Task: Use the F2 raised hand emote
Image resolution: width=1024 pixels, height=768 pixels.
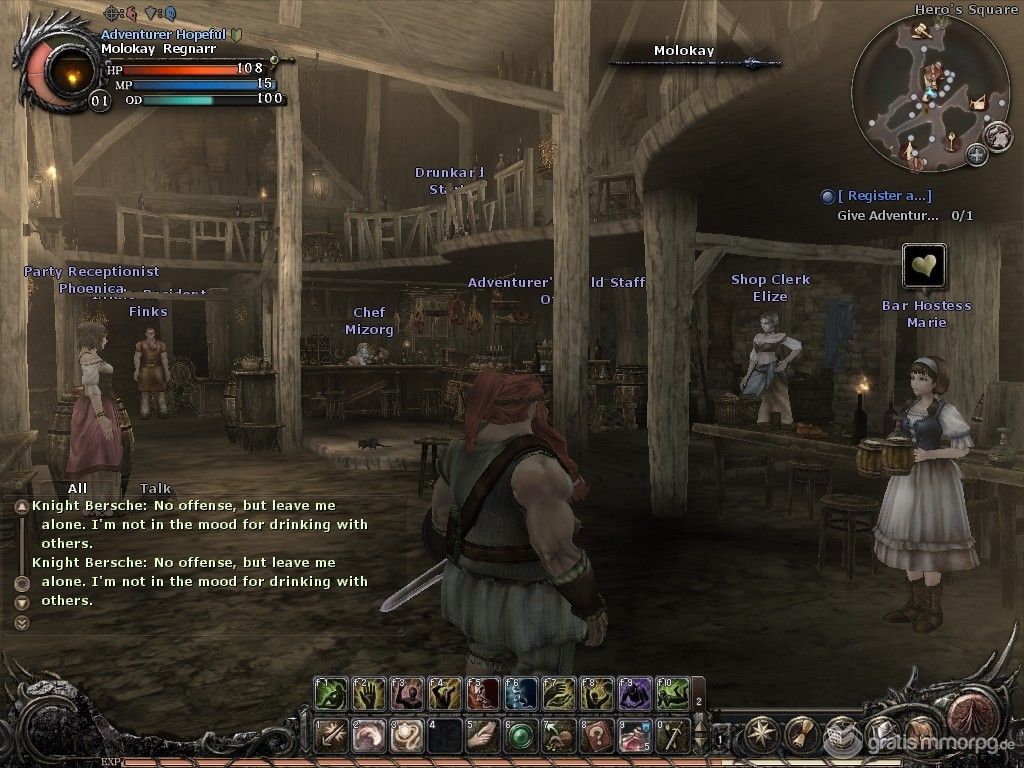Action: [368, 693]
